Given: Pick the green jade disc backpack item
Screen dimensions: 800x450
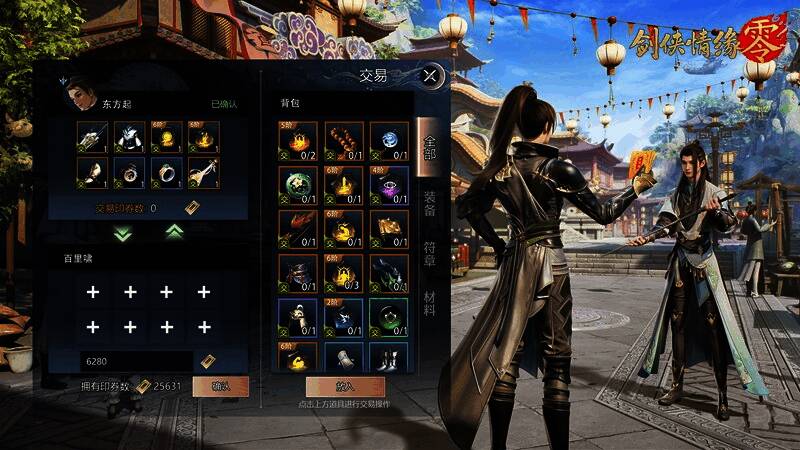Looking at the screenshot, I should 298,185.
